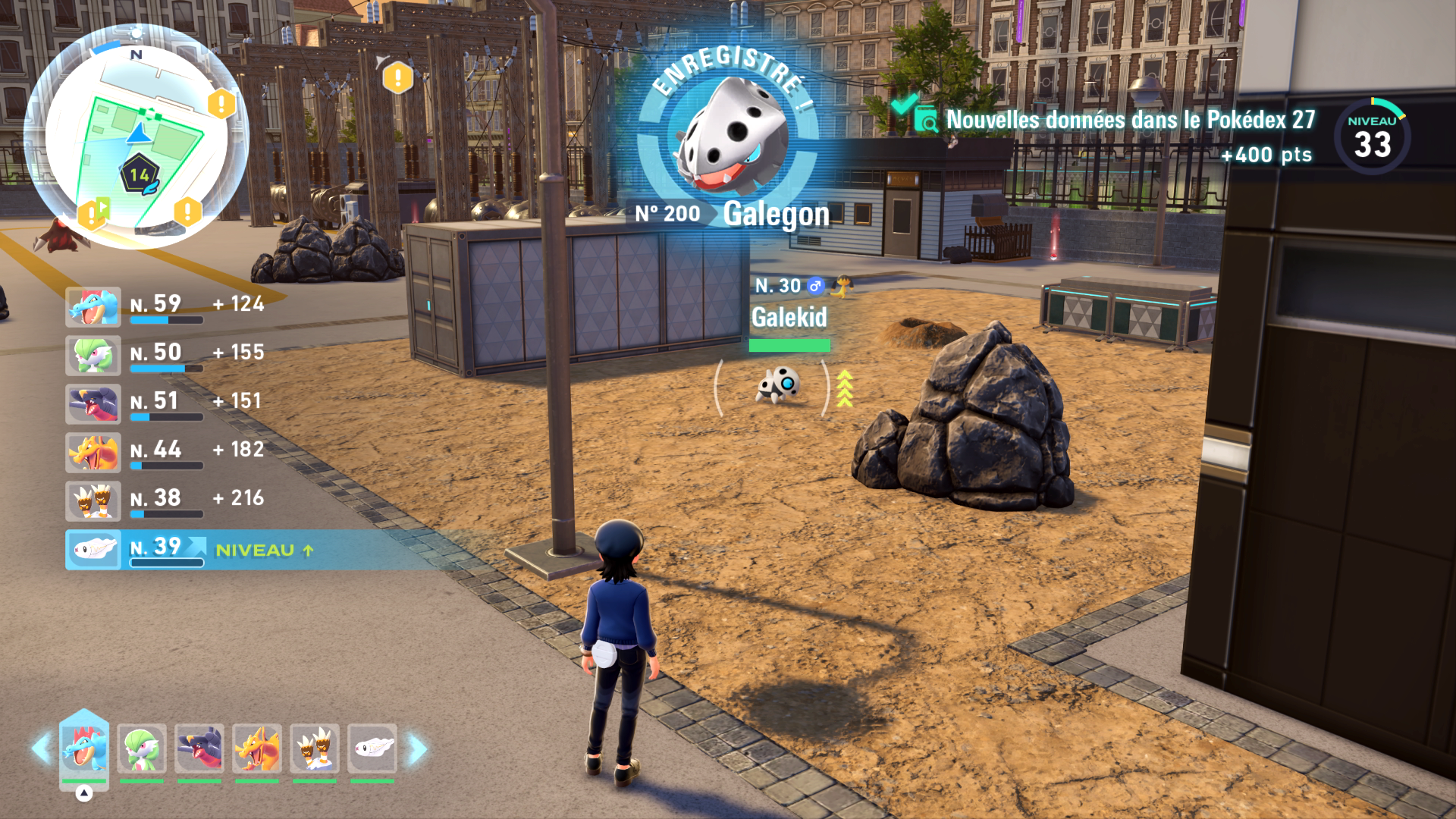Screen dimensions: 1456x819
Task: Choose the white Pokémon in the party bar
Action: pyautogui.click(x=372, y=749)
